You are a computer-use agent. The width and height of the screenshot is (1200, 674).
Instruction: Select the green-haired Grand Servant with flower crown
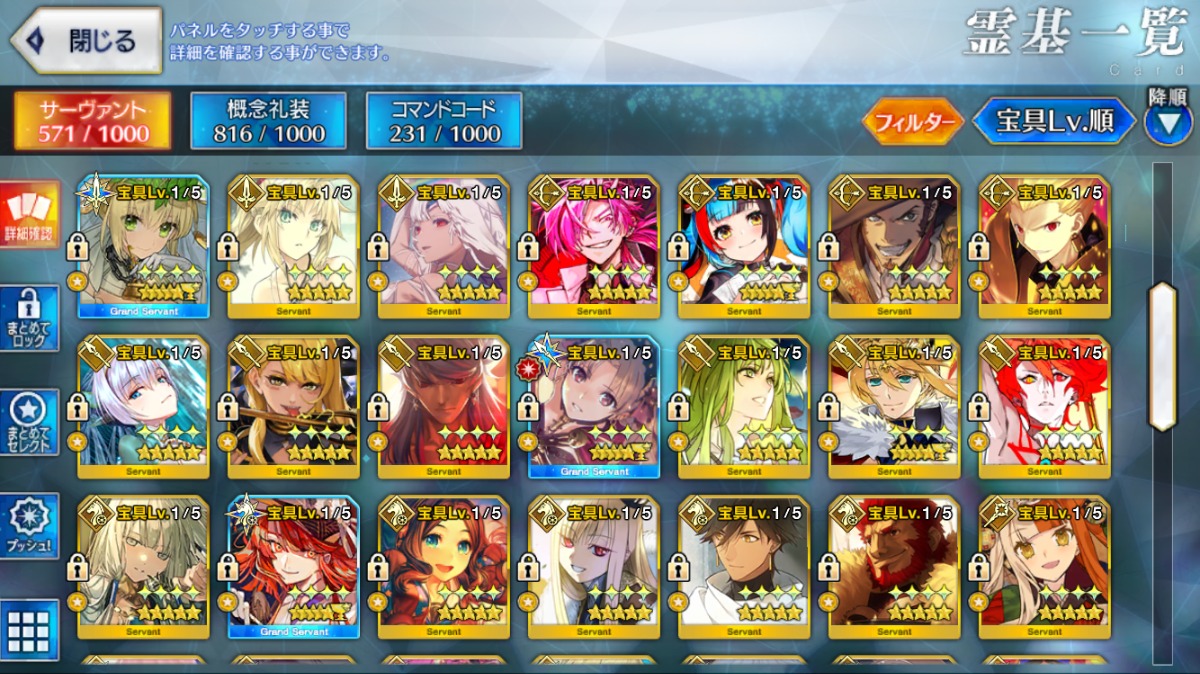click(143, 246)
